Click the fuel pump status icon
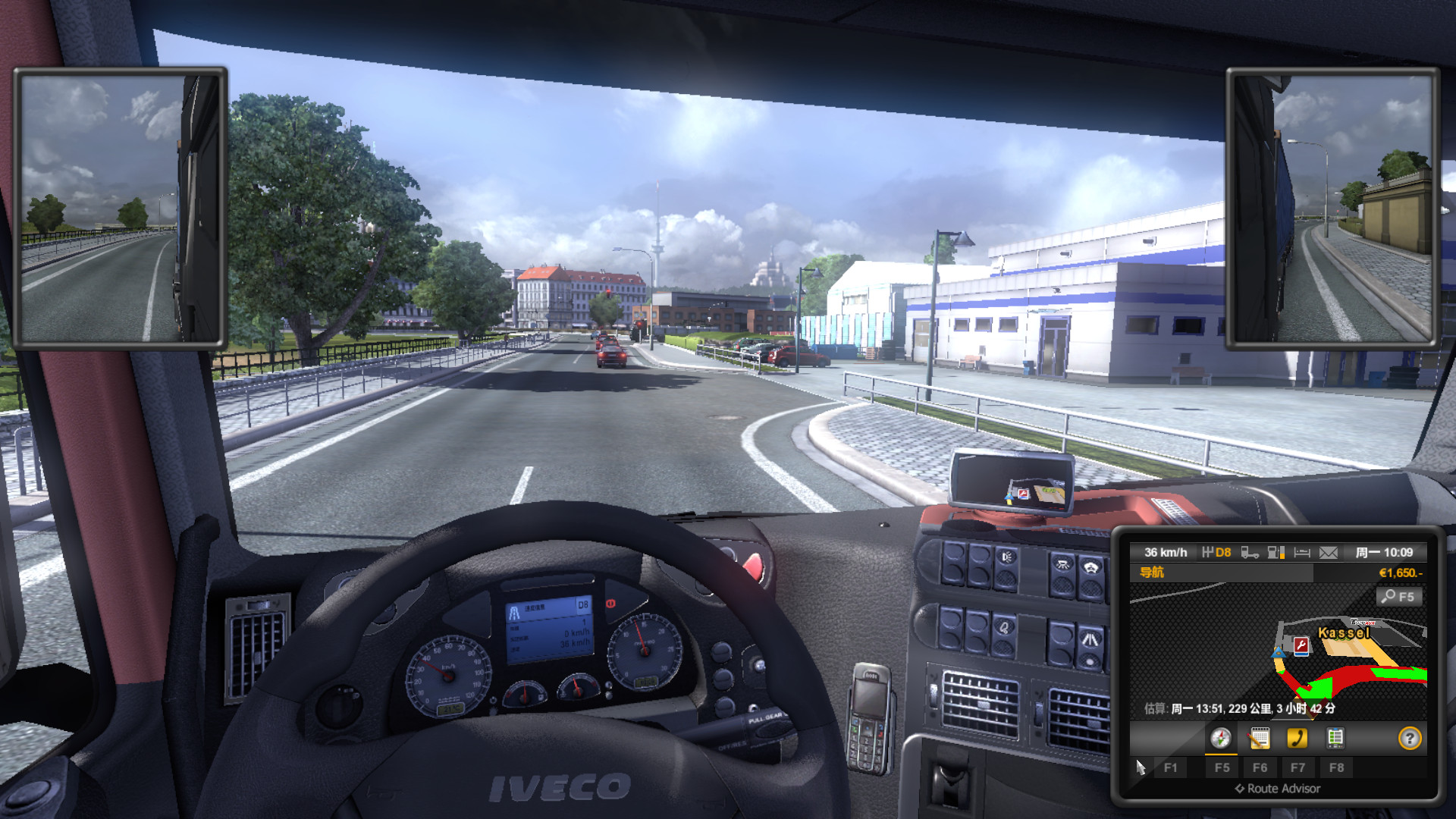The image size is (1456, 819). (1276, 553)
